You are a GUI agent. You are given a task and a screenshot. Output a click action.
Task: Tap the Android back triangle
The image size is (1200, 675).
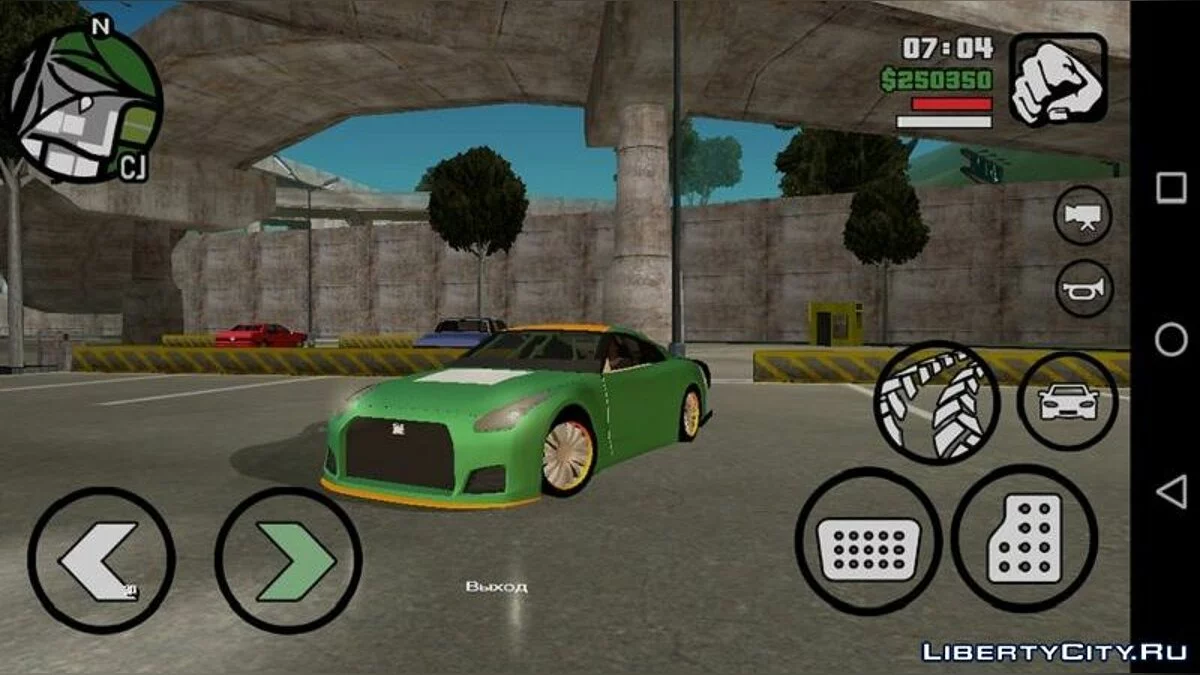[x=1170, y=491]
